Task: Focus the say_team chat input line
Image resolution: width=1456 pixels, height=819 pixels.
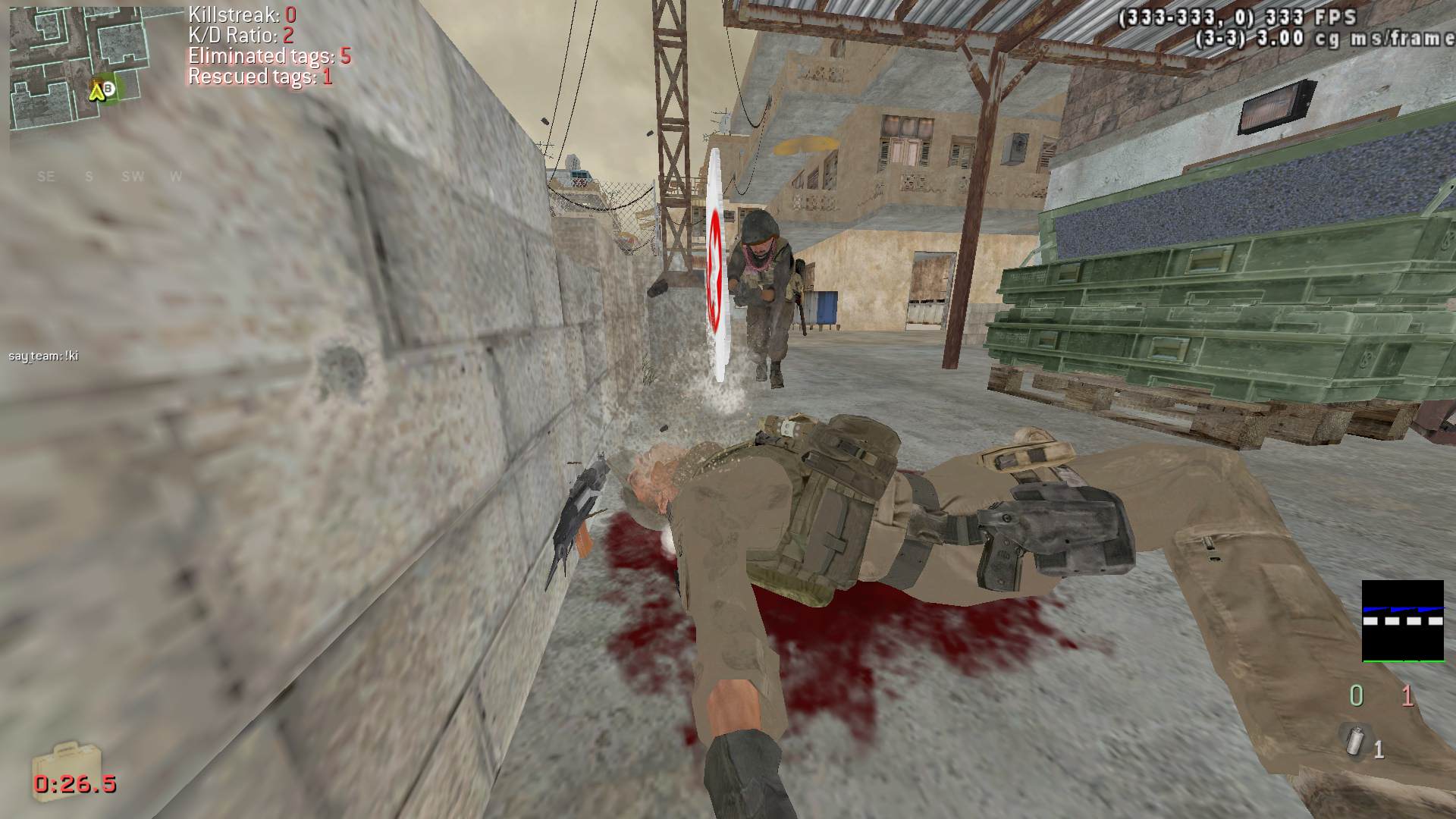Action: click(x=44, y=355)
